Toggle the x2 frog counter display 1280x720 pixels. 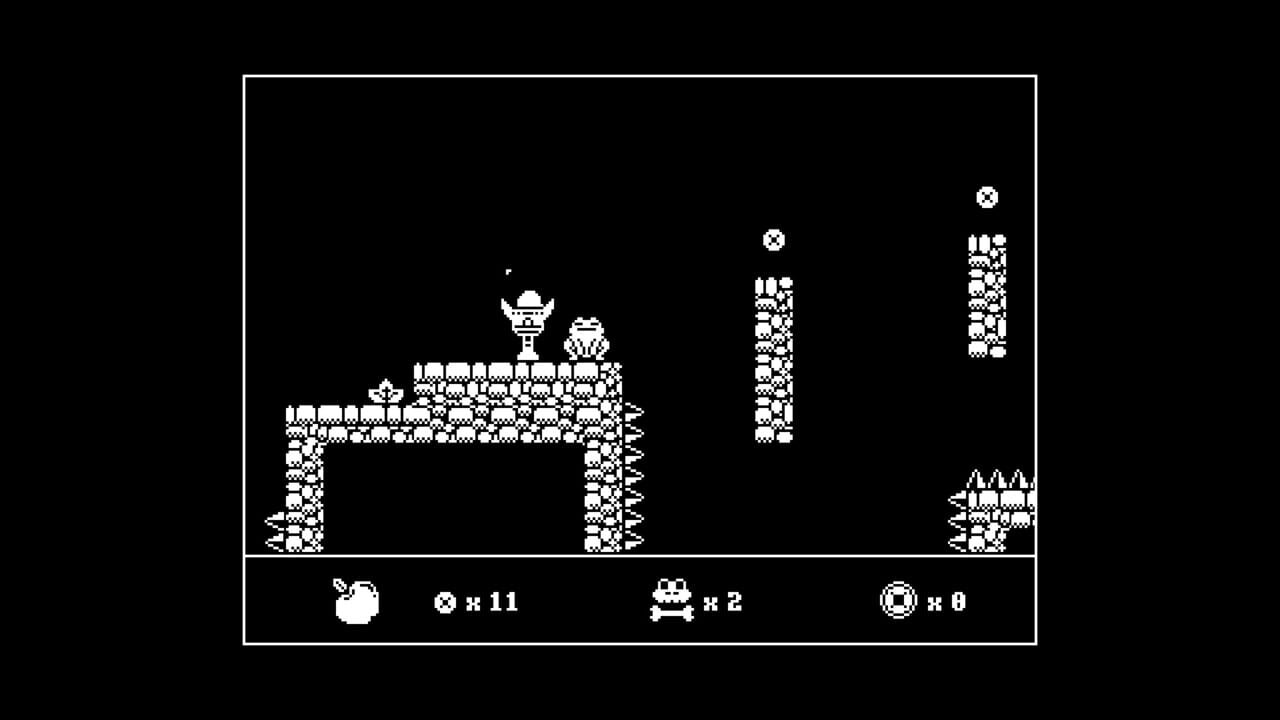point(722,601)
